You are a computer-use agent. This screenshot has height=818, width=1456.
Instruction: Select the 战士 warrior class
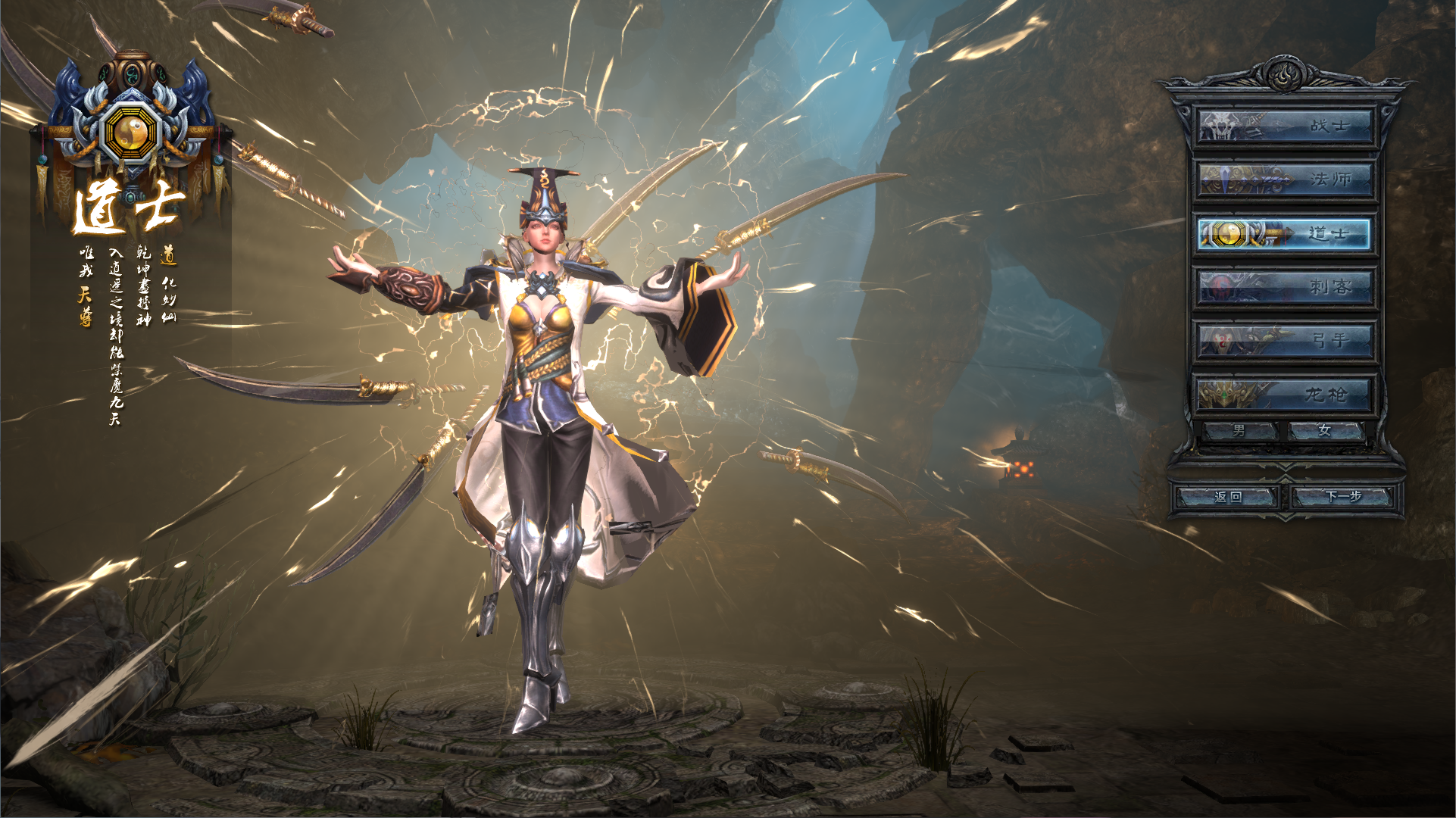coord(1285,126)
